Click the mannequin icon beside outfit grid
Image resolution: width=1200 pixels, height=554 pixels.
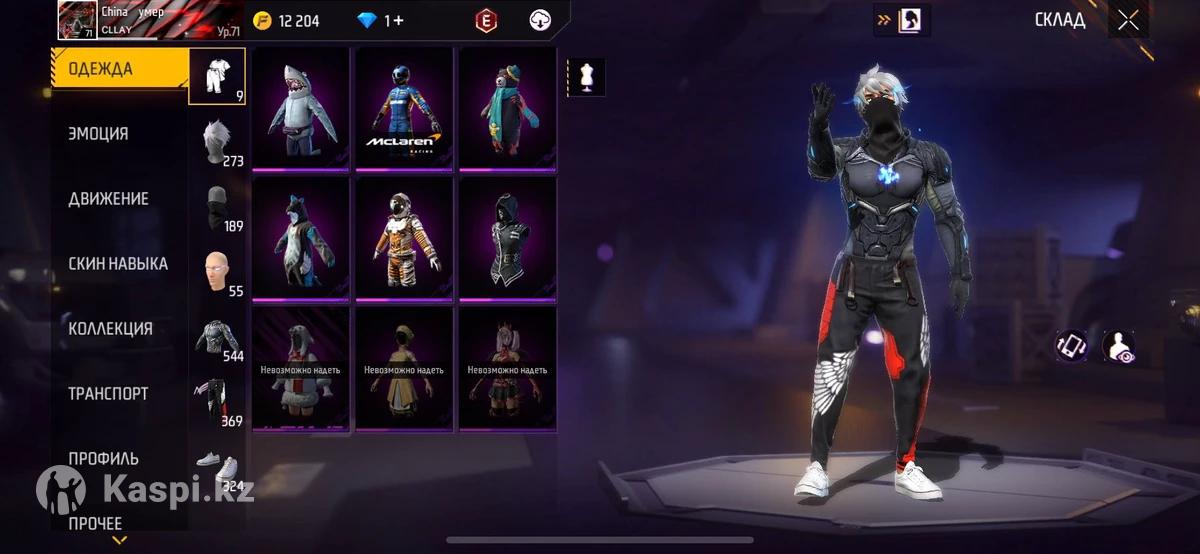tap(586, 77)
